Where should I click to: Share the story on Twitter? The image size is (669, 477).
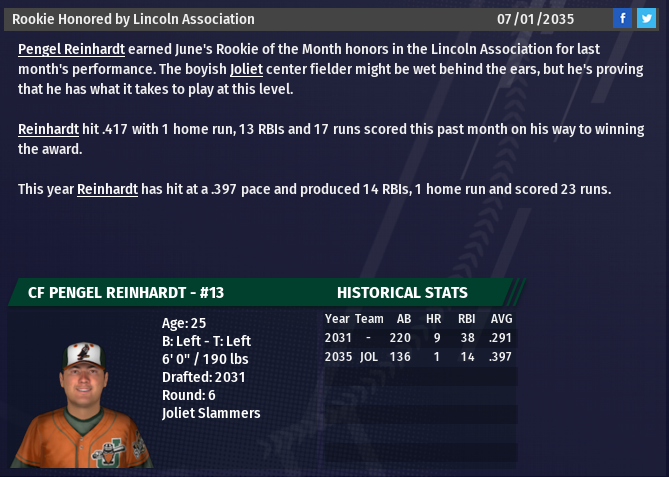click(646, 18)
